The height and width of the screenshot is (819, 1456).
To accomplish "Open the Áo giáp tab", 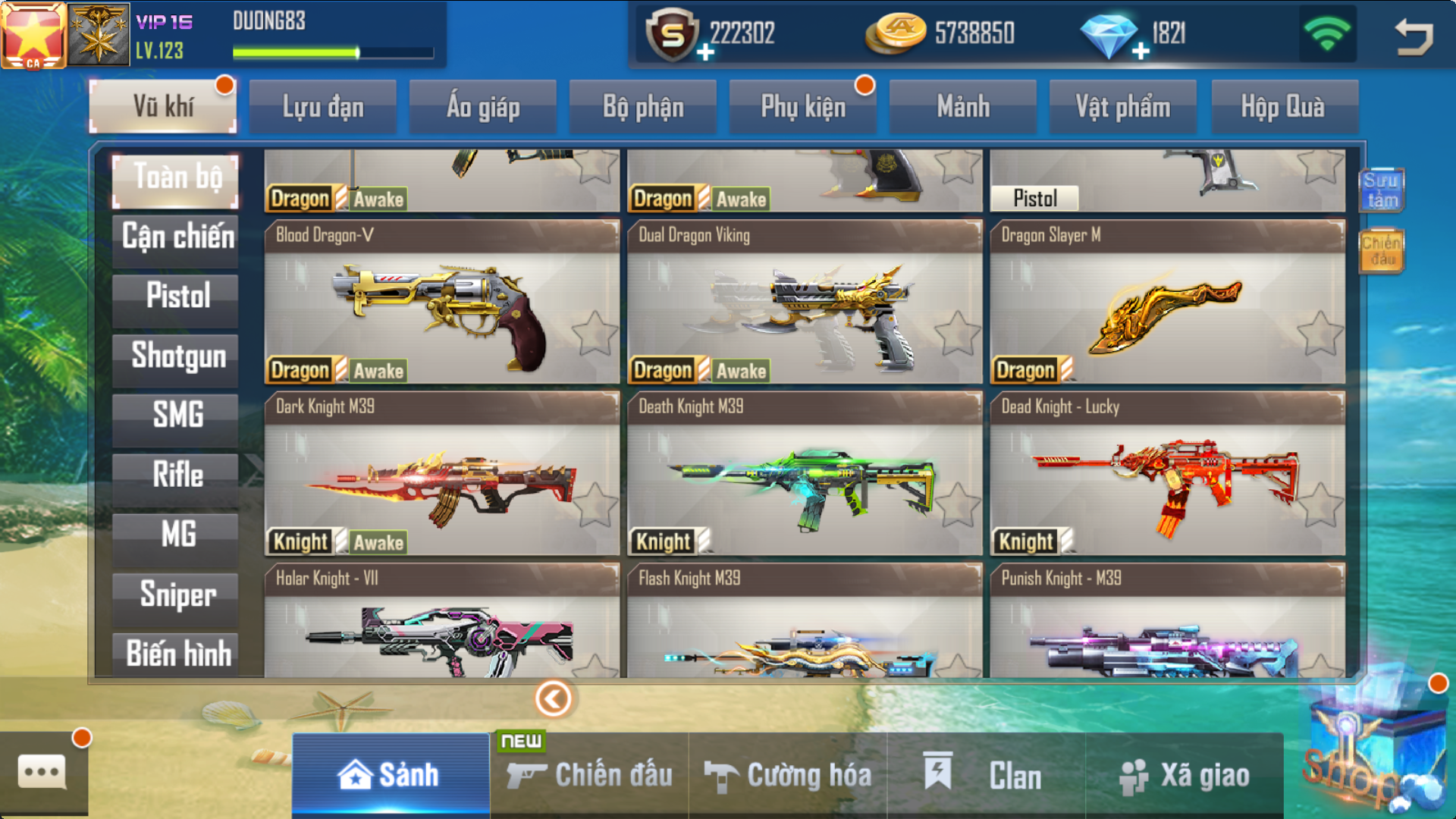I will tap(483, 107).
